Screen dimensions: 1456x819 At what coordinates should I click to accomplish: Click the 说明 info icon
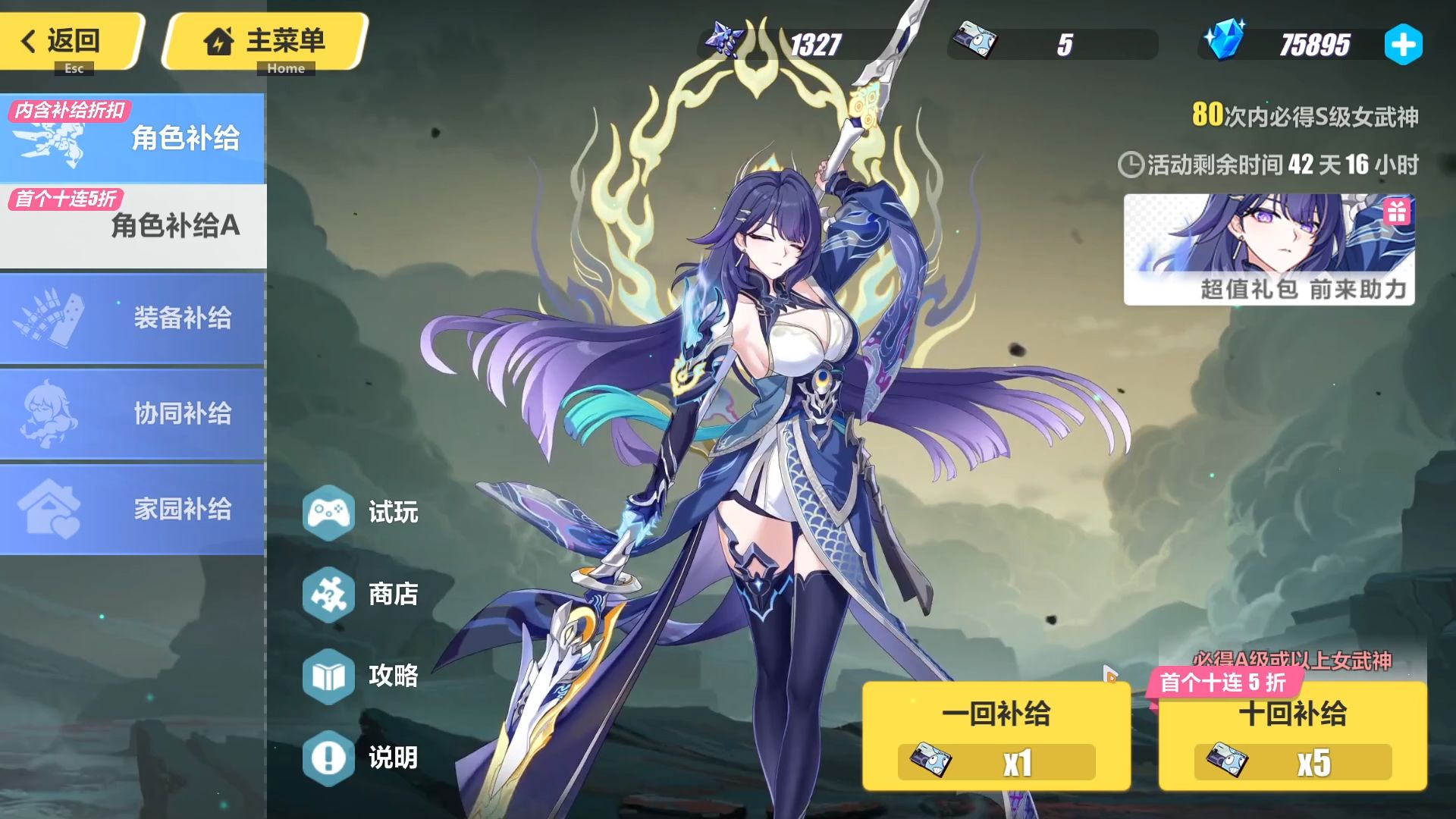coord(329,757)
